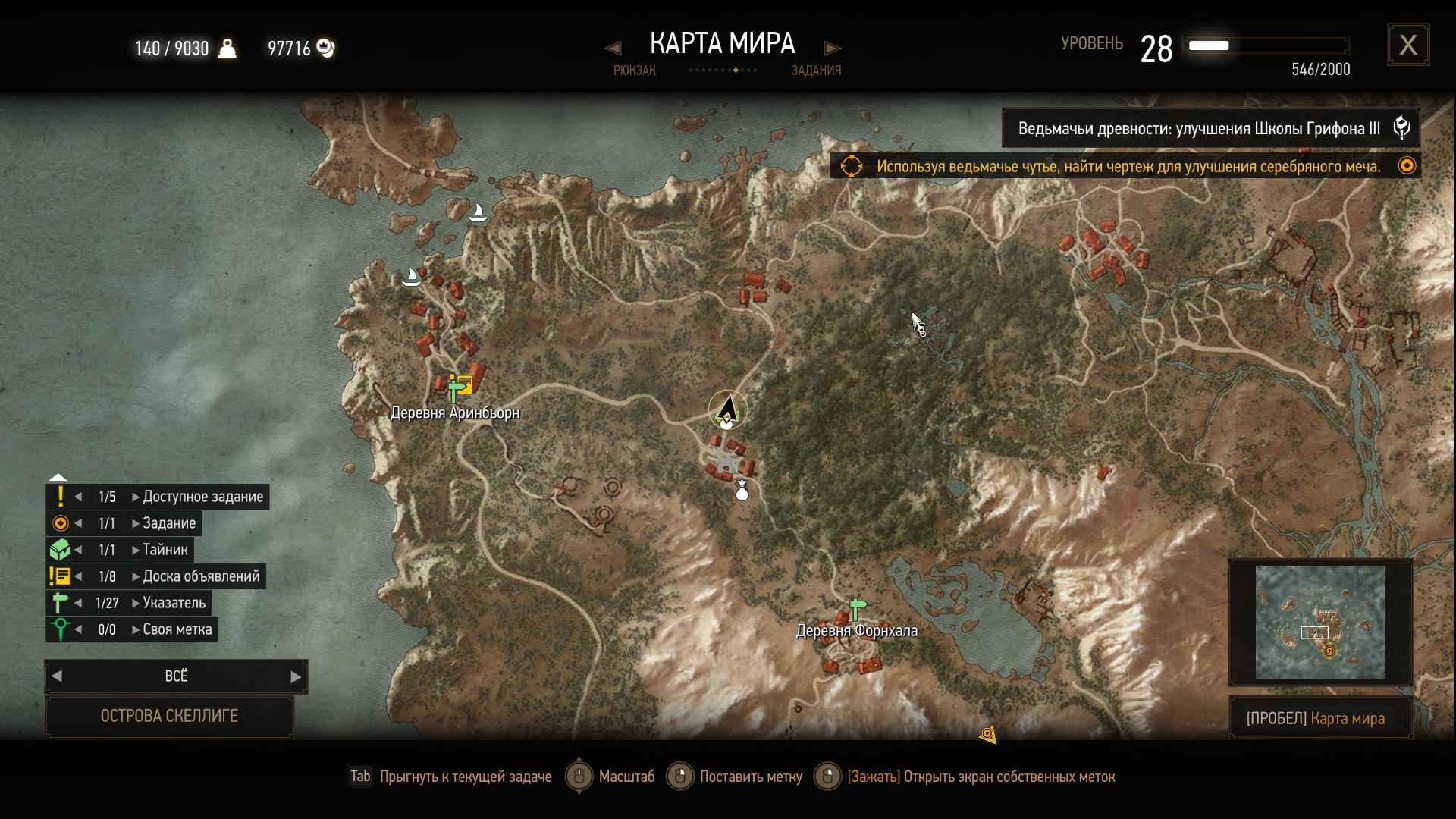Open the world map via Карта мира button
Viewport: 1456px width, 819px height.
(1320, 718)
